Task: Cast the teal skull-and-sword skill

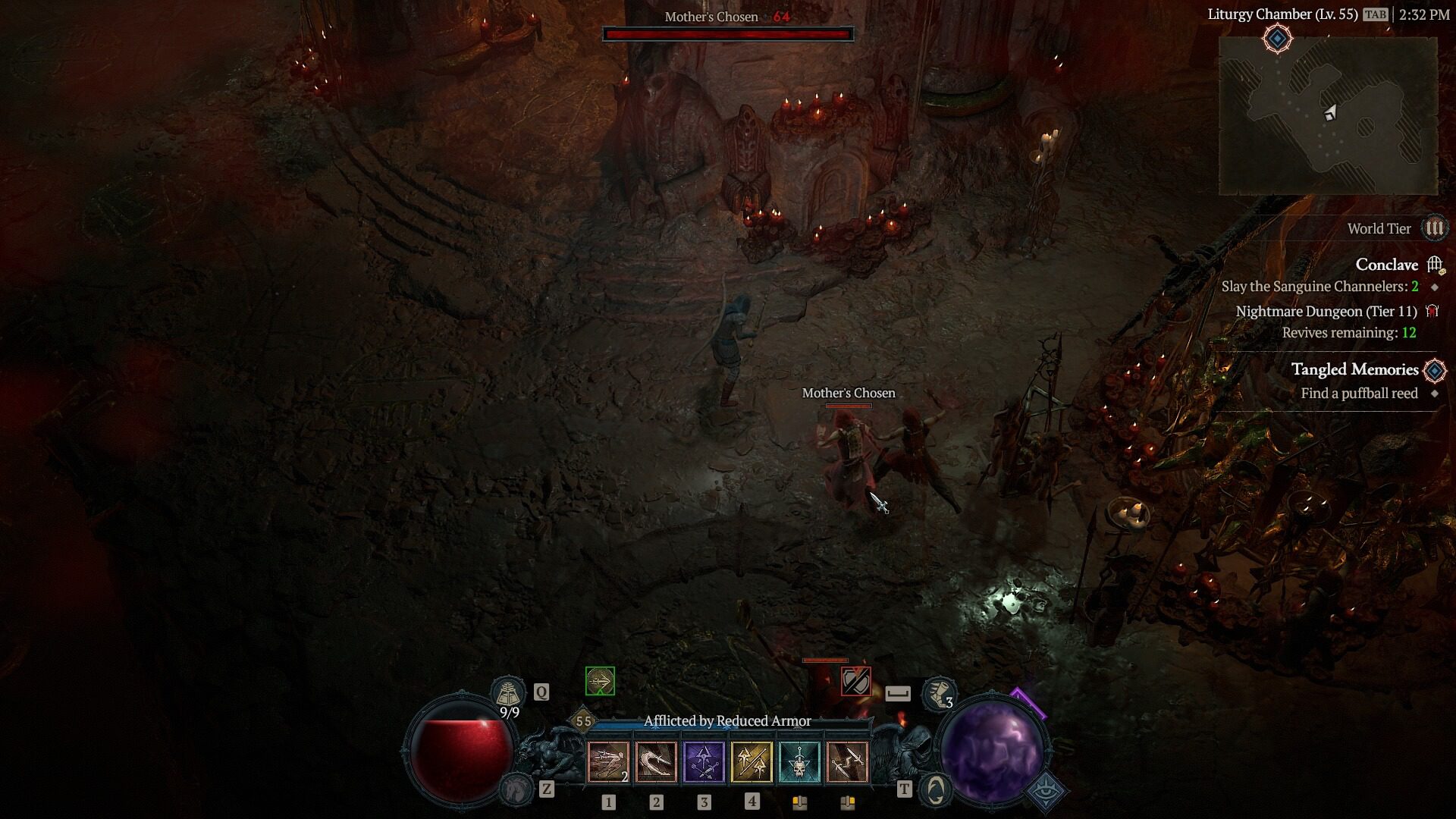Action: pos(799,761)
